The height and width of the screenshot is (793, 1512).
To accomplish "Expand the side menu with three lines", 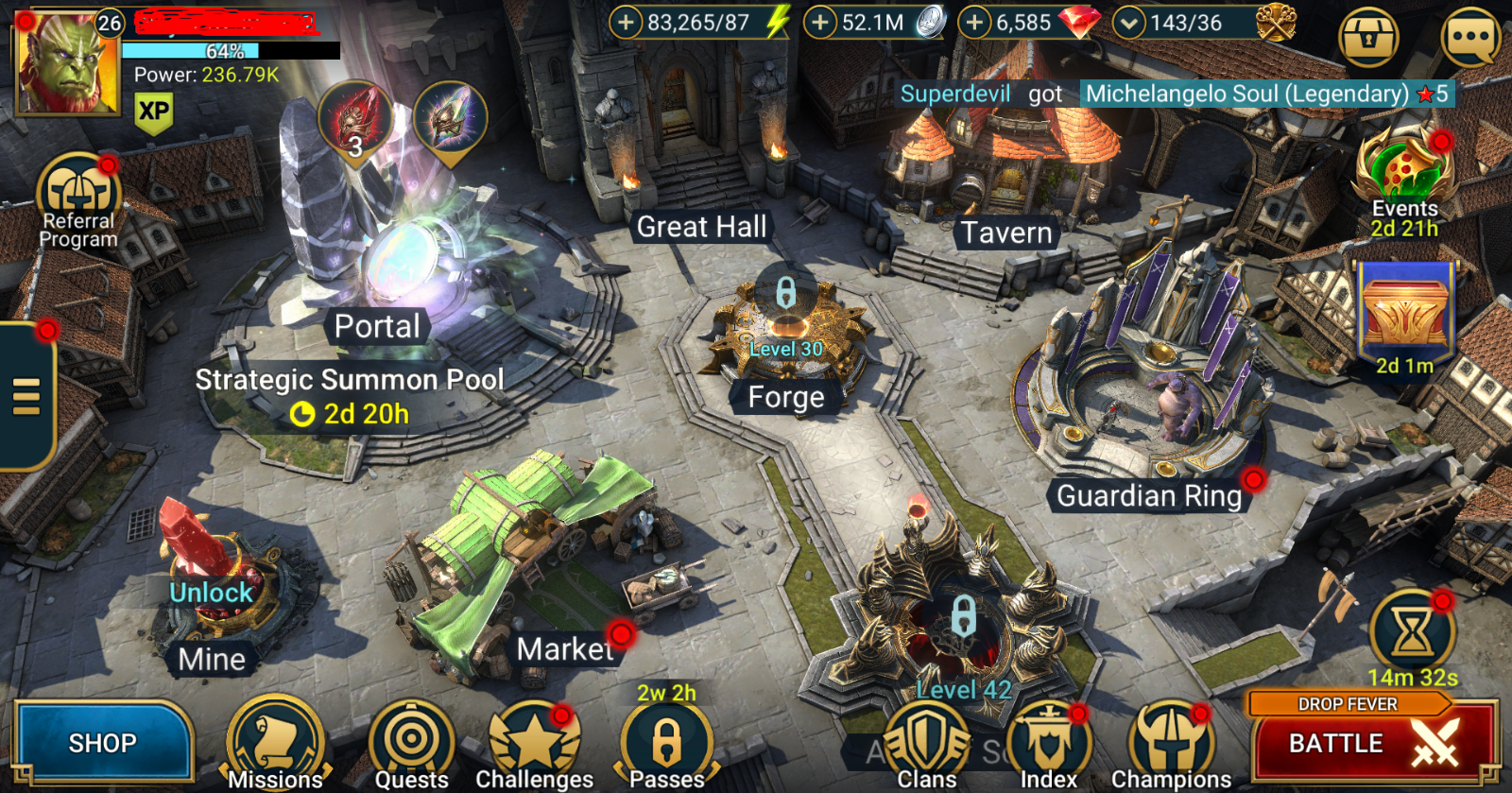I will pyautogui.click(x=26, y=396).
